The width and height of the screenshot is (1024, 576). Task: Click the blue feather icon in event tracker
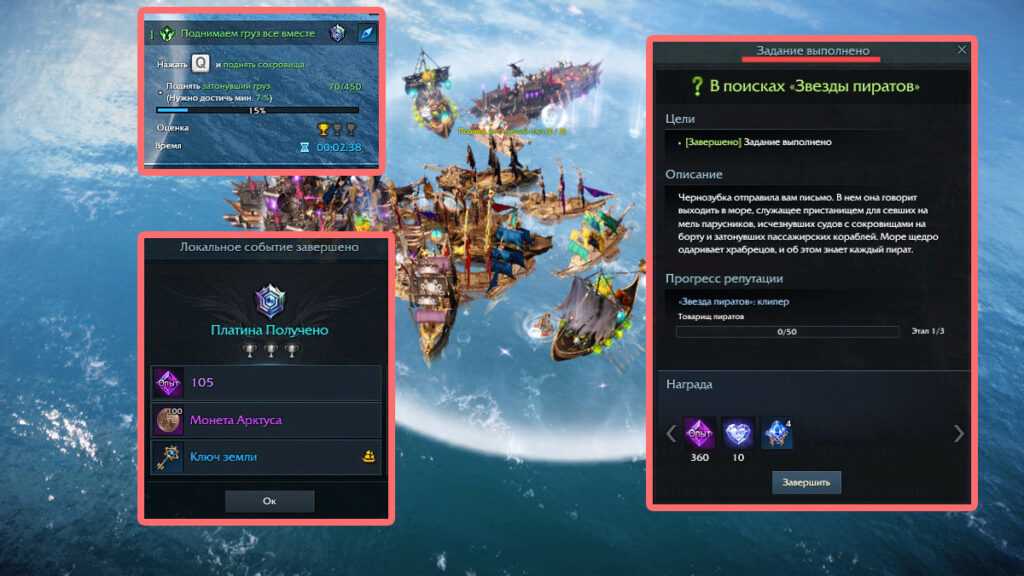367,34
